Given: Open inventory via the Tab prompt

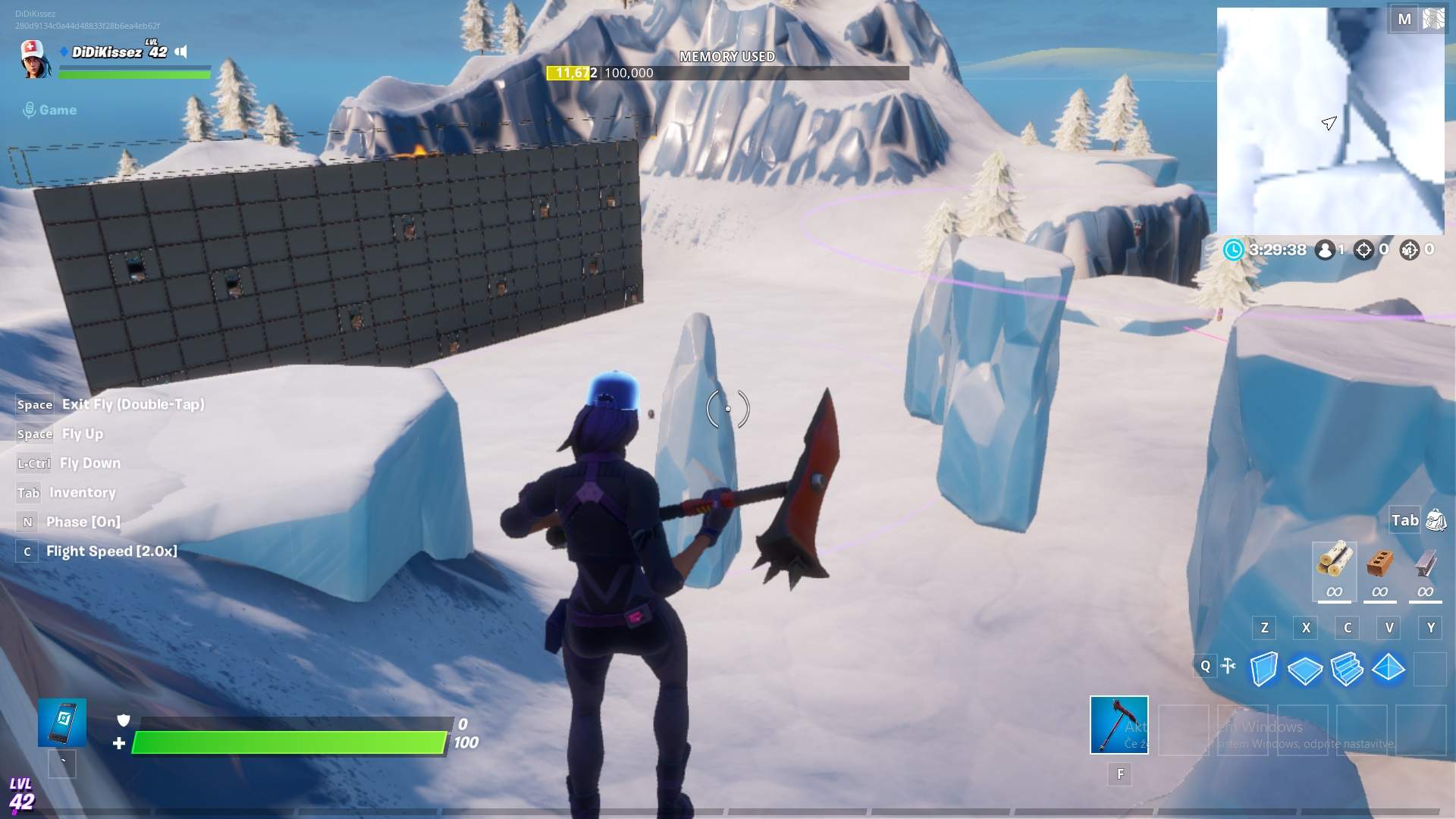Looking at the screenshot, I should [x=28, y=492].
